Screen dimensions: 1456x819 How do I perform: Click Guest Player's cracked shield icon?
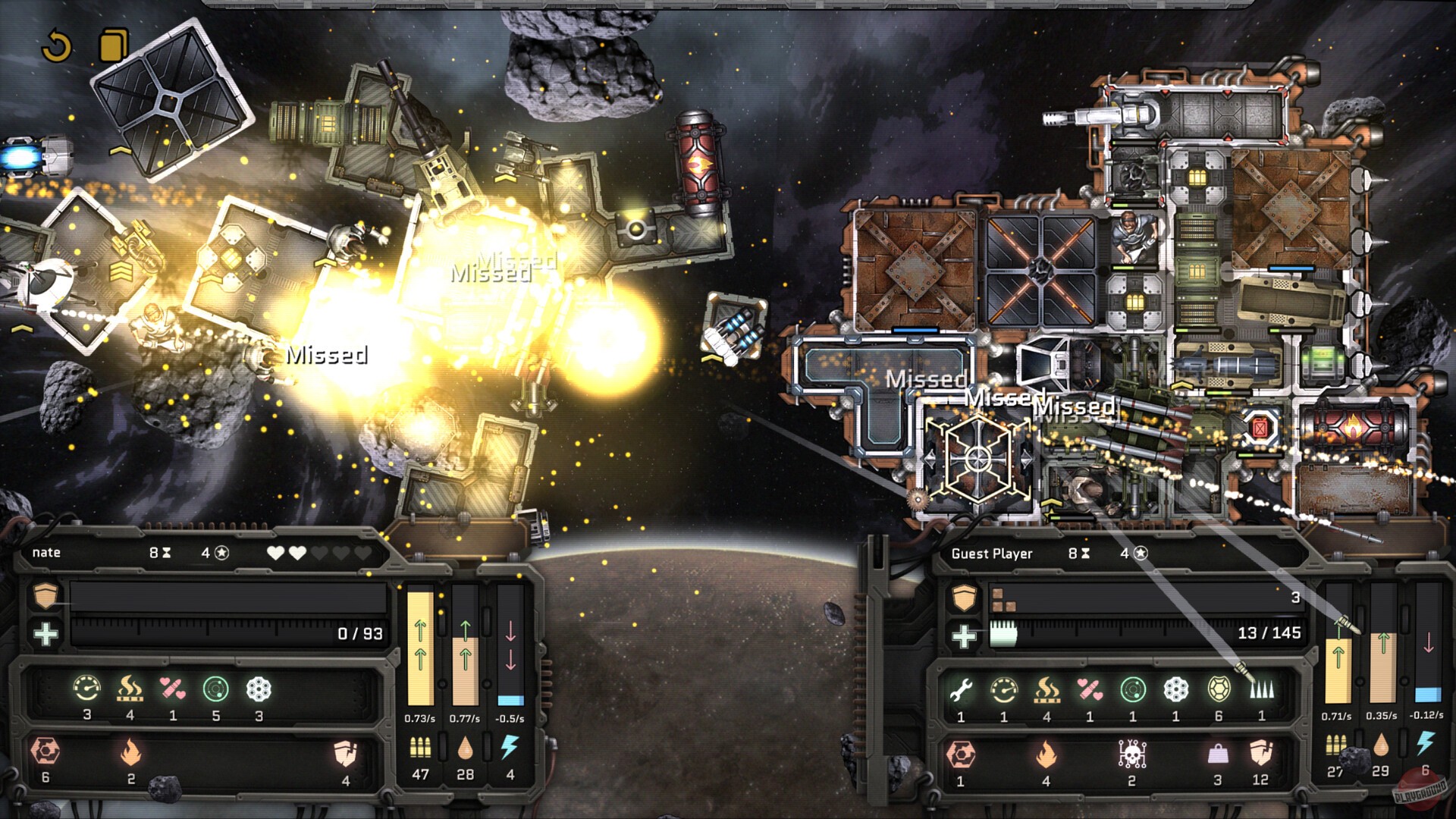(1260, 753)
